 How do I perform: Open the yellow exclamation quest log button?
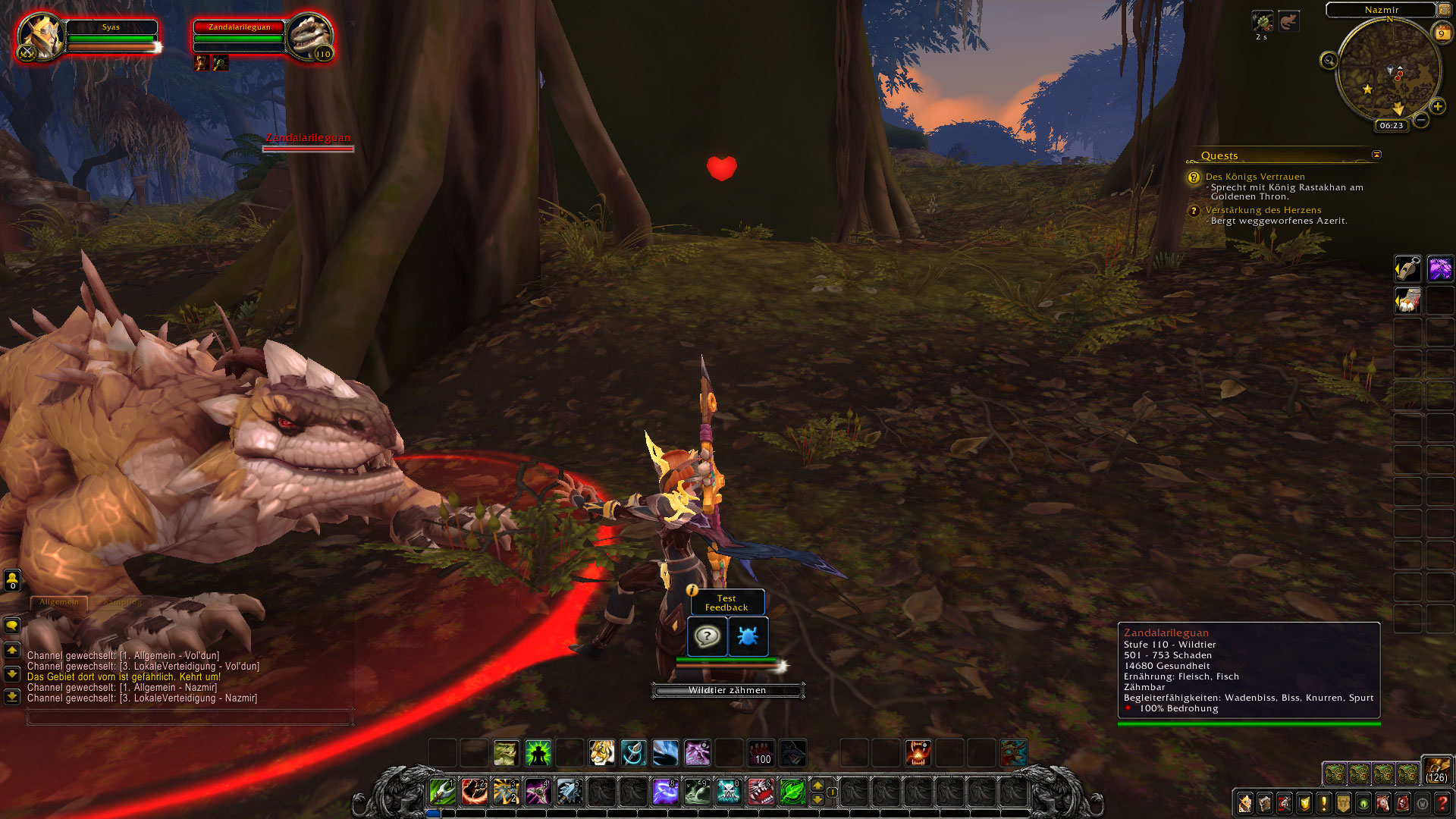point(1324,803)
